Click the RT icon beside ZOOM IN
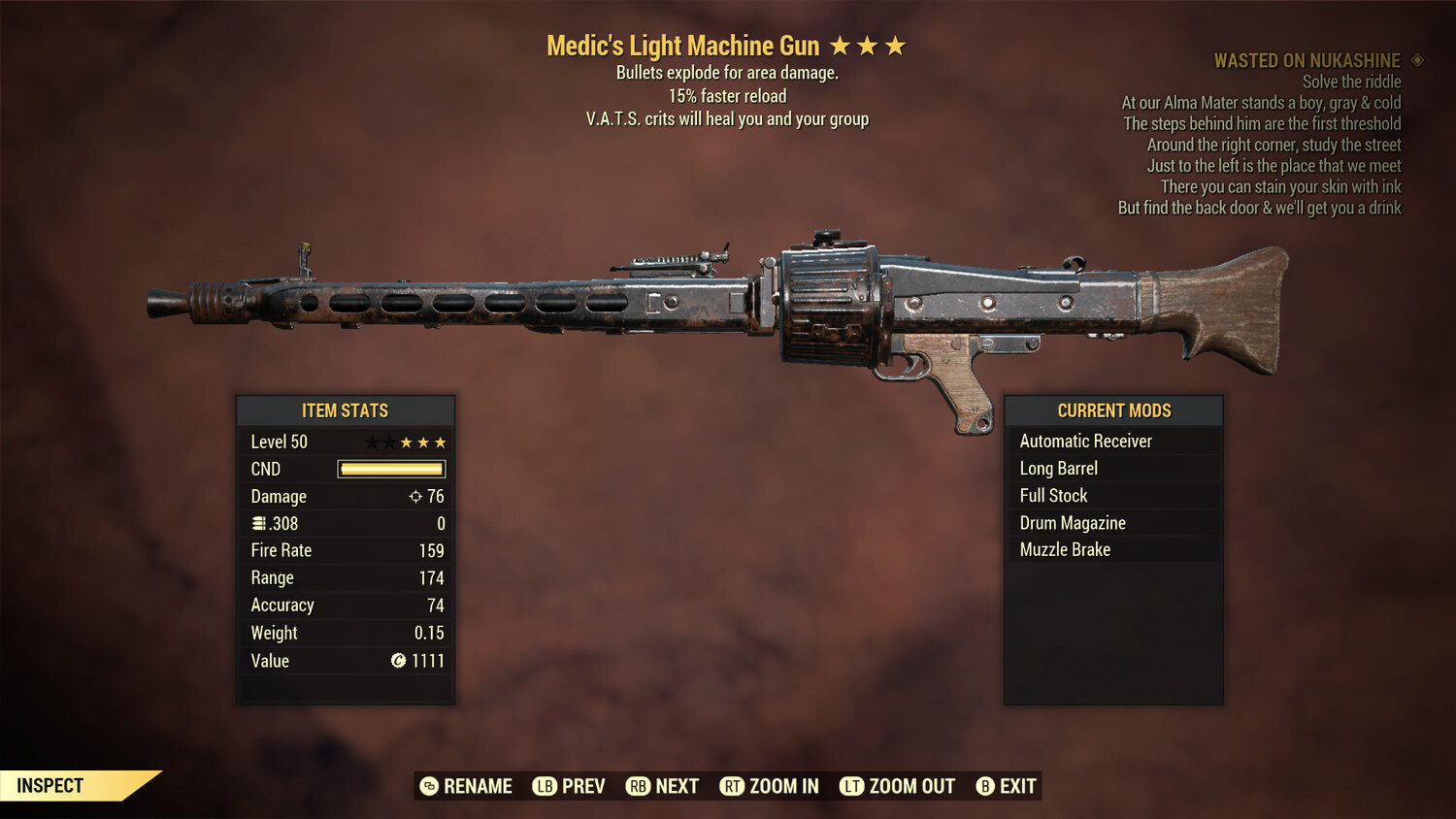Viewport: 1456px width, 819px height. pos(733,786)
